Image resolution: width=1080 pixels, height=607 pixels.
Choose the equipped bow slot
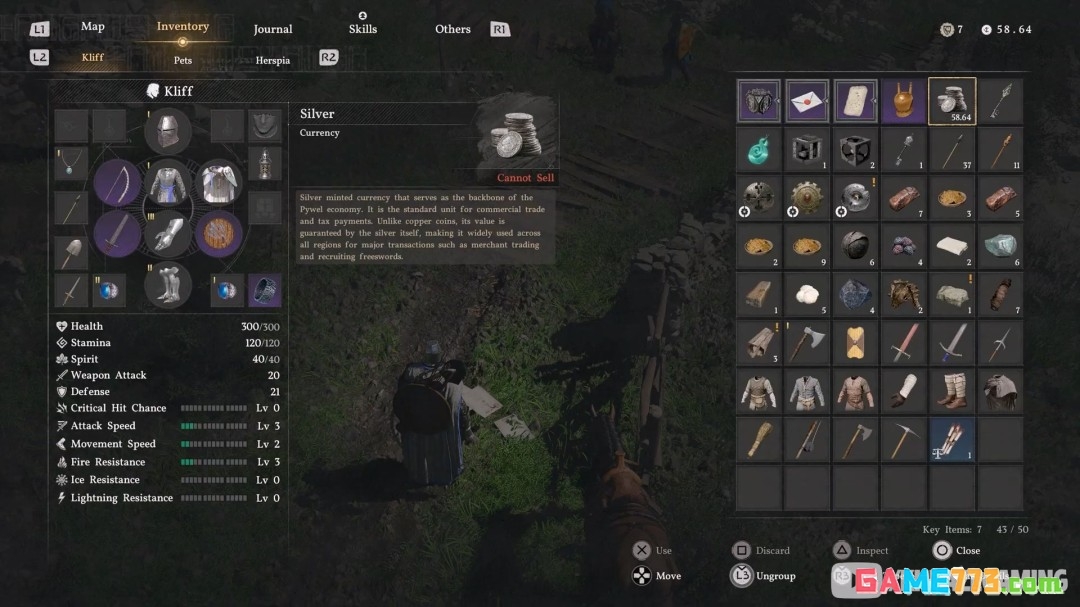[x=118, y=183]
